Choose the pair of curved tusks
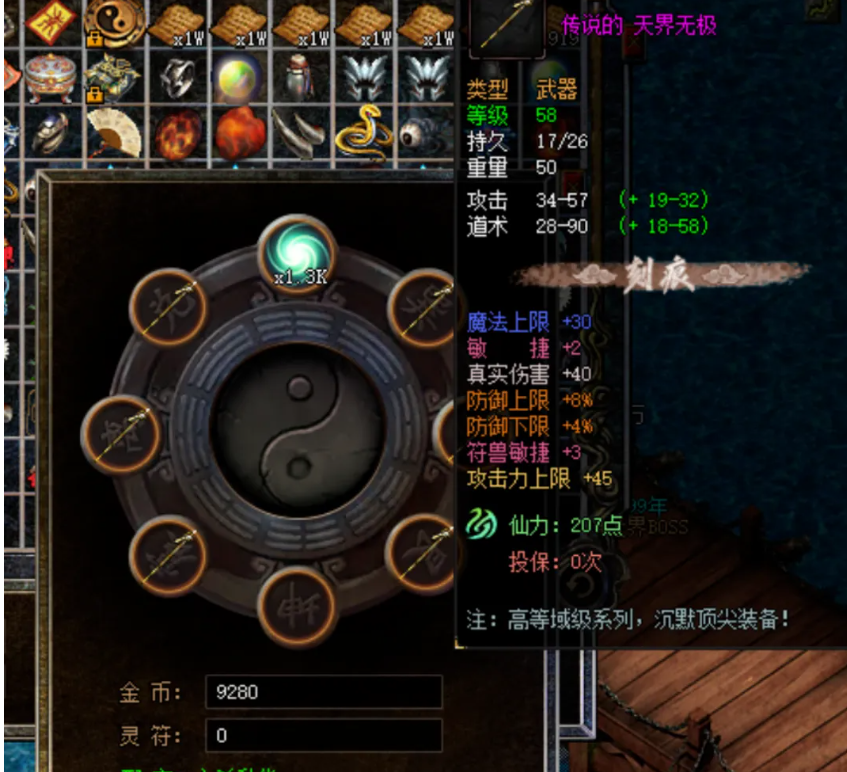847x772 pixels. [x=300, y=132]
